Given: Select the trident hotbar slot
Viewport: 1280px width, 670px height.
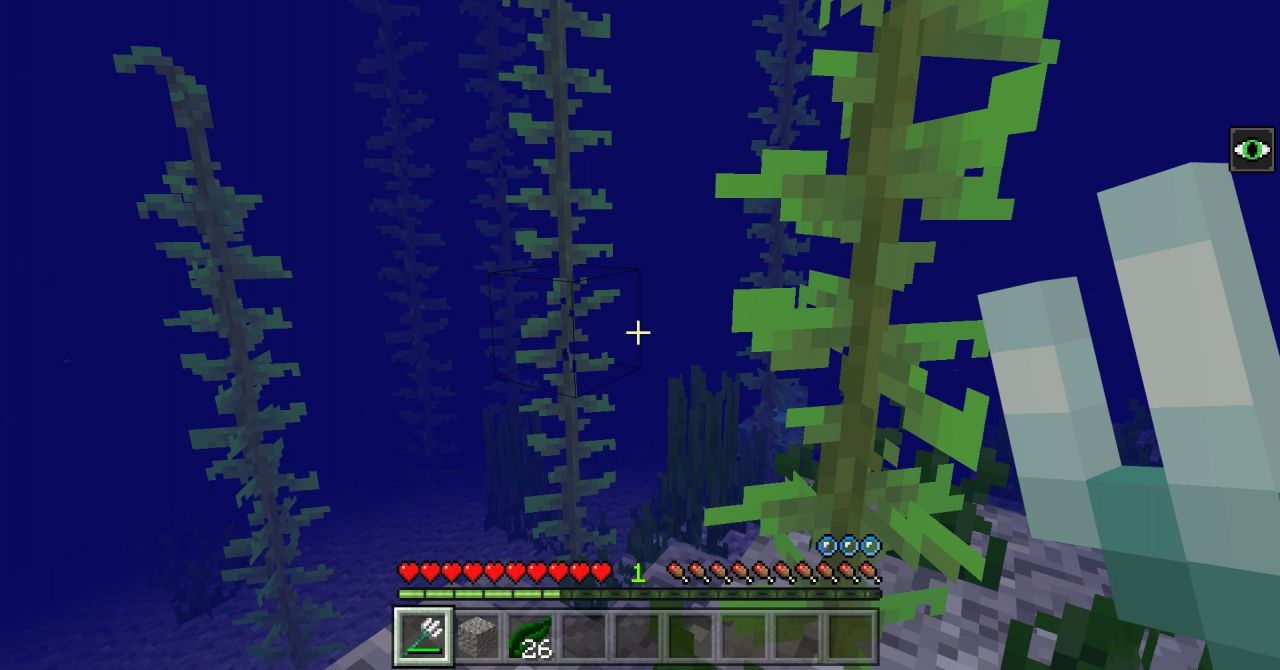Looking at the screenshot, I should [x=424, y=636].
